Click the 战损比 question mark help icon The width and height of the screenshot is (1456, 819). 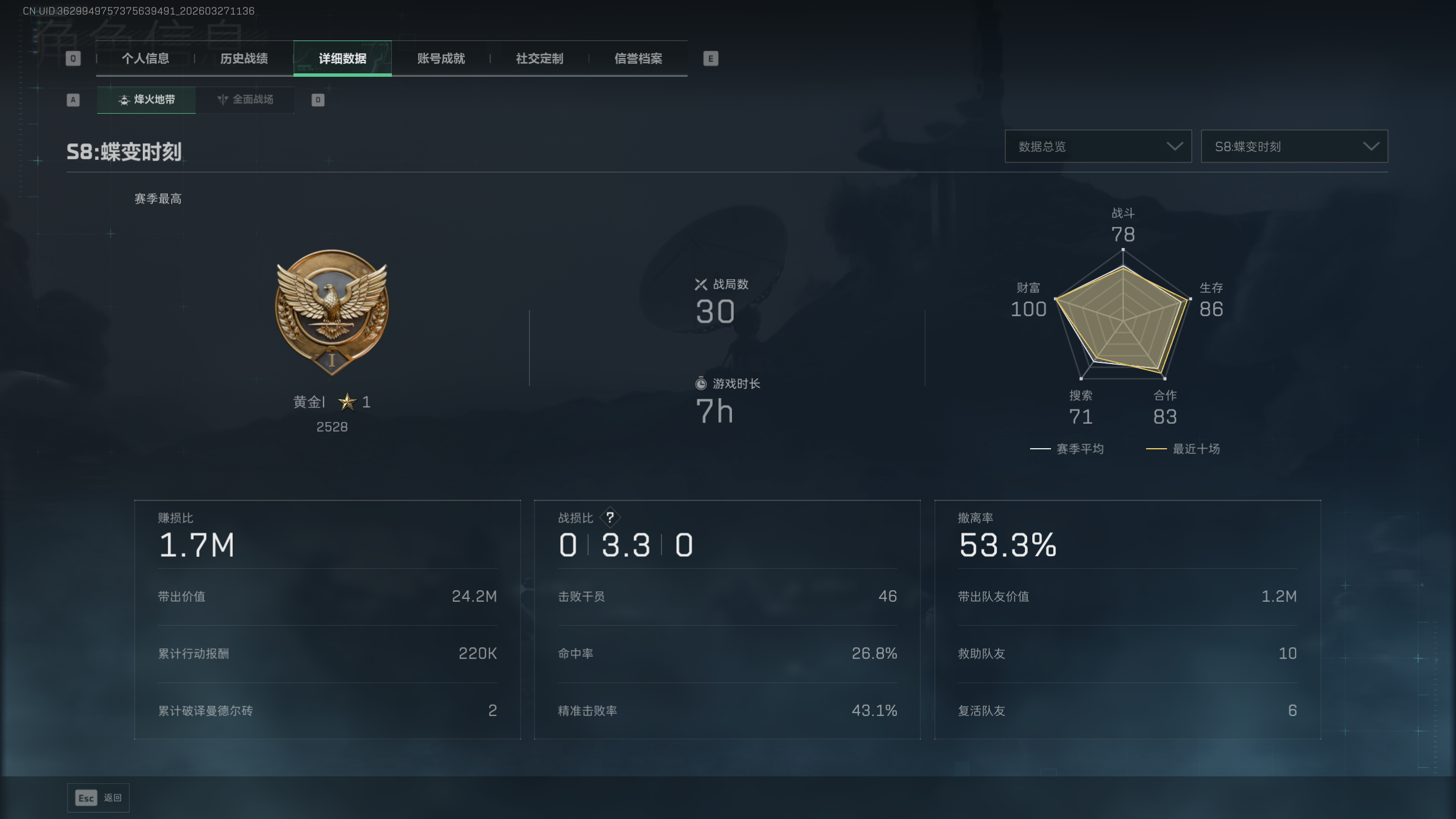point(610,518)
